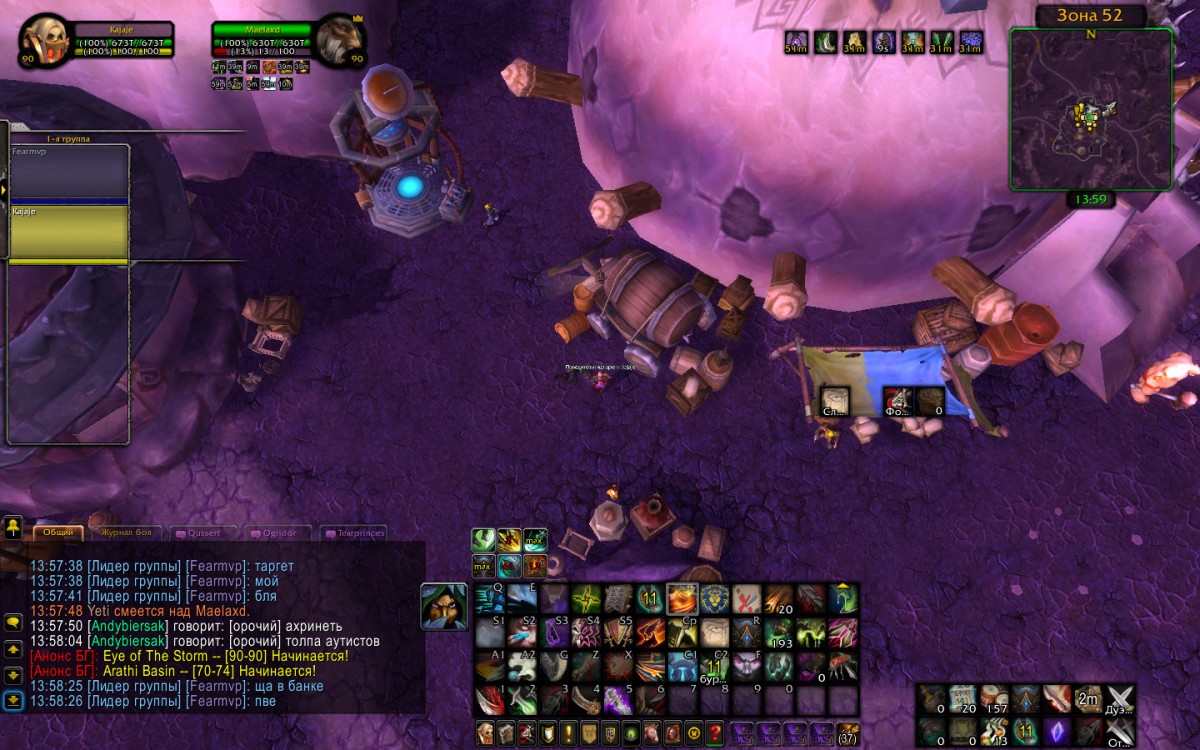Jump chat to the latest message
Image resolution: width=1200 pixels, height=750 pixels.
(x=13, y=700)
